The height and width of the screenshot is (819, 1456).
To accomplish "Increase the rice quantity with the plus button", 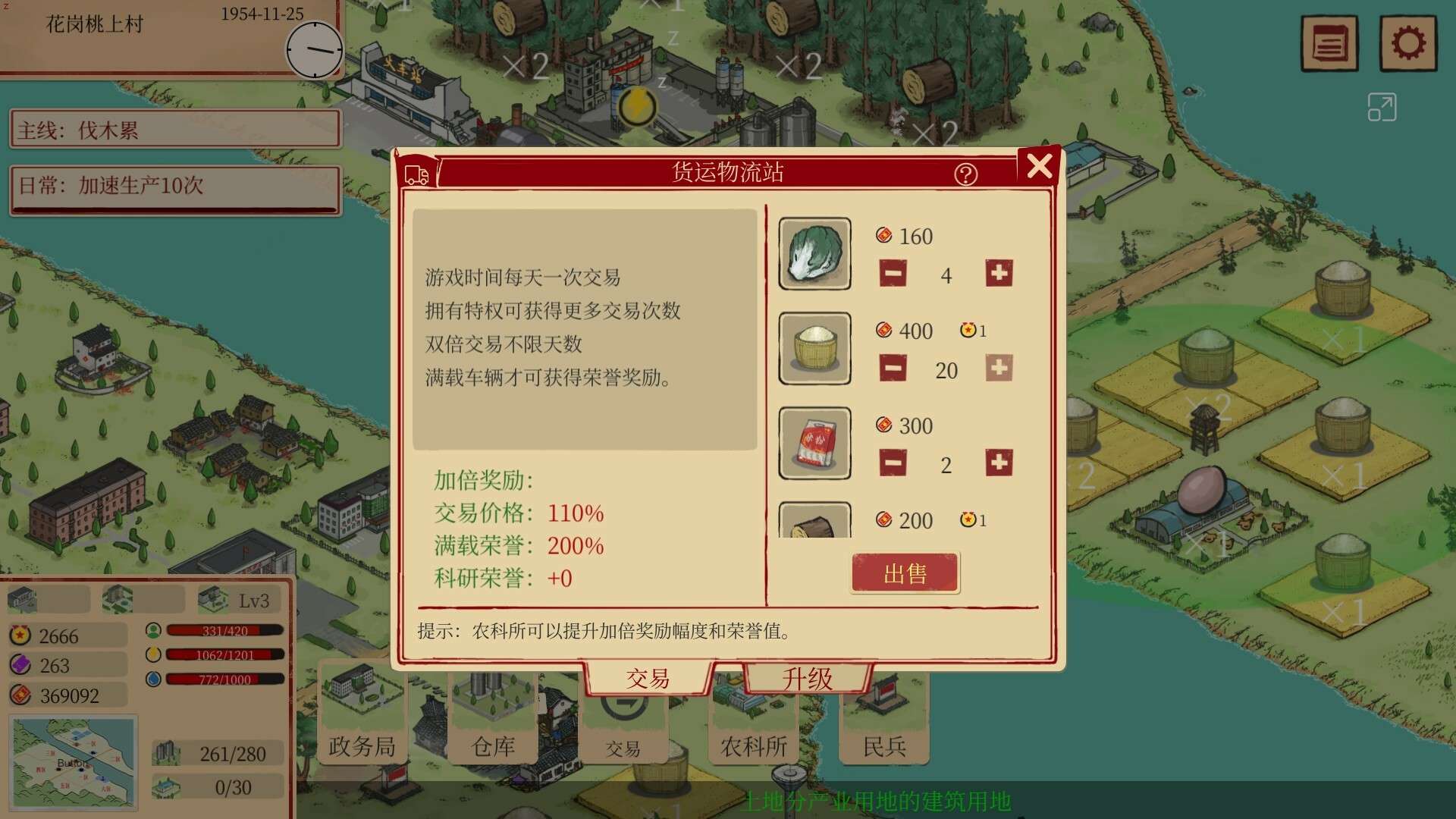I will (x=999, y=369).
